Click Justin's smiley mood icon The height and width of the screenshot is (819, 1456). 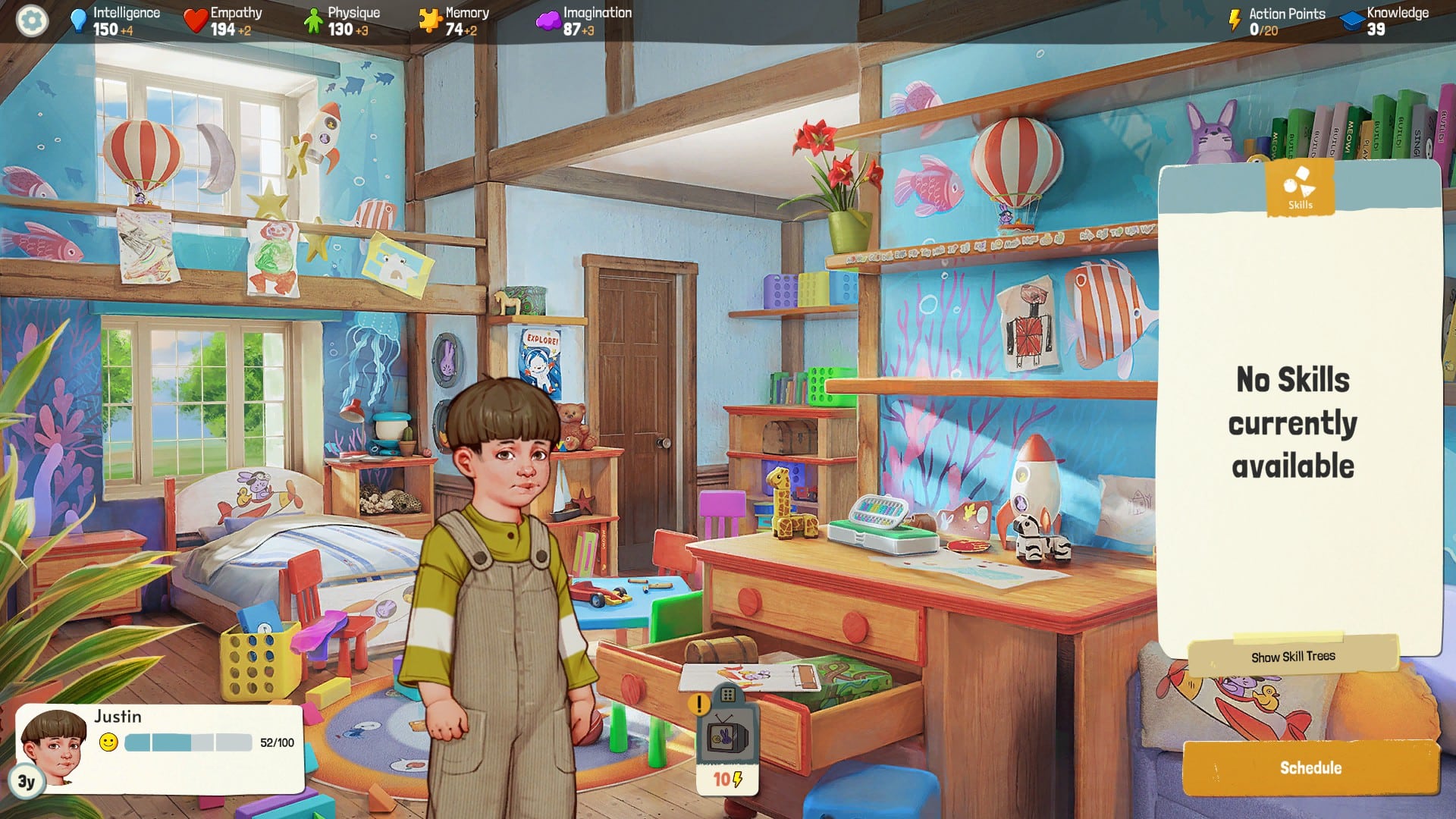pos(109,742)
